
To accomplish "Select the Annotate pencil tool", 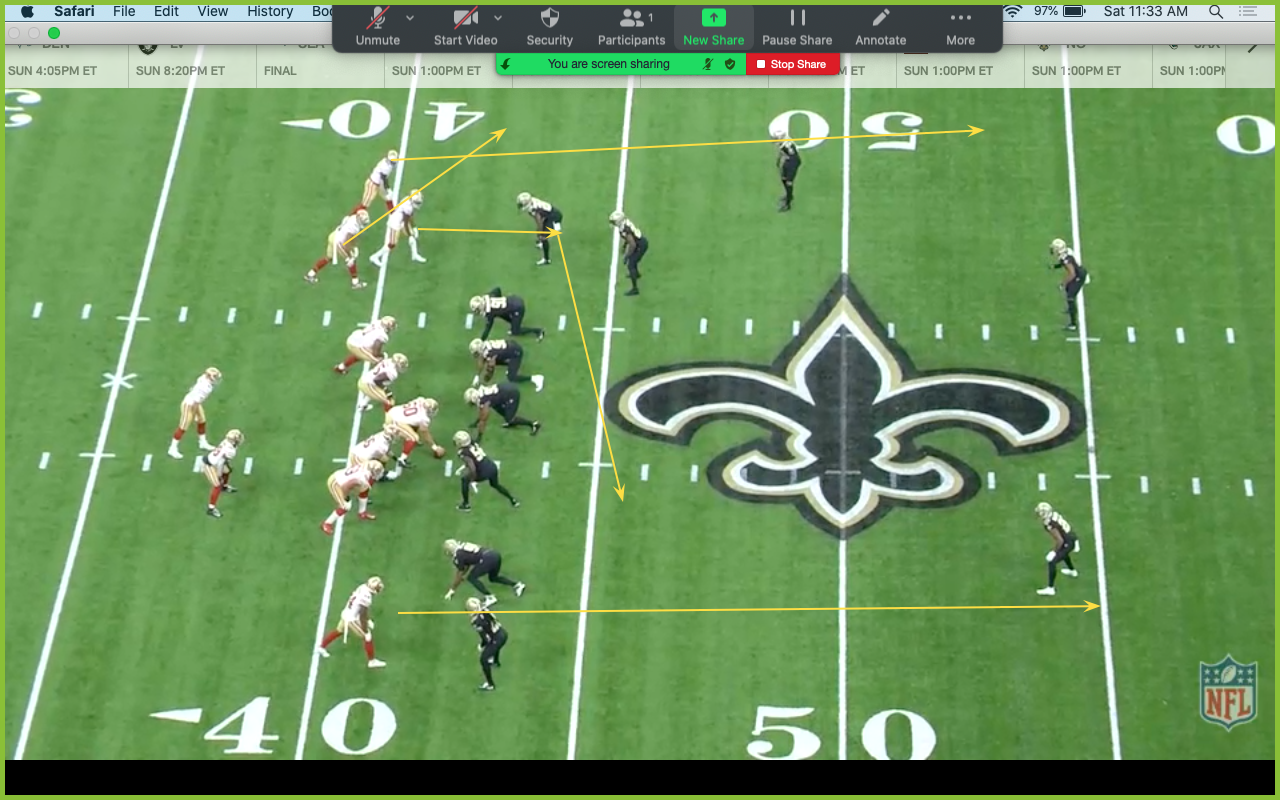I will pos(880,27).
